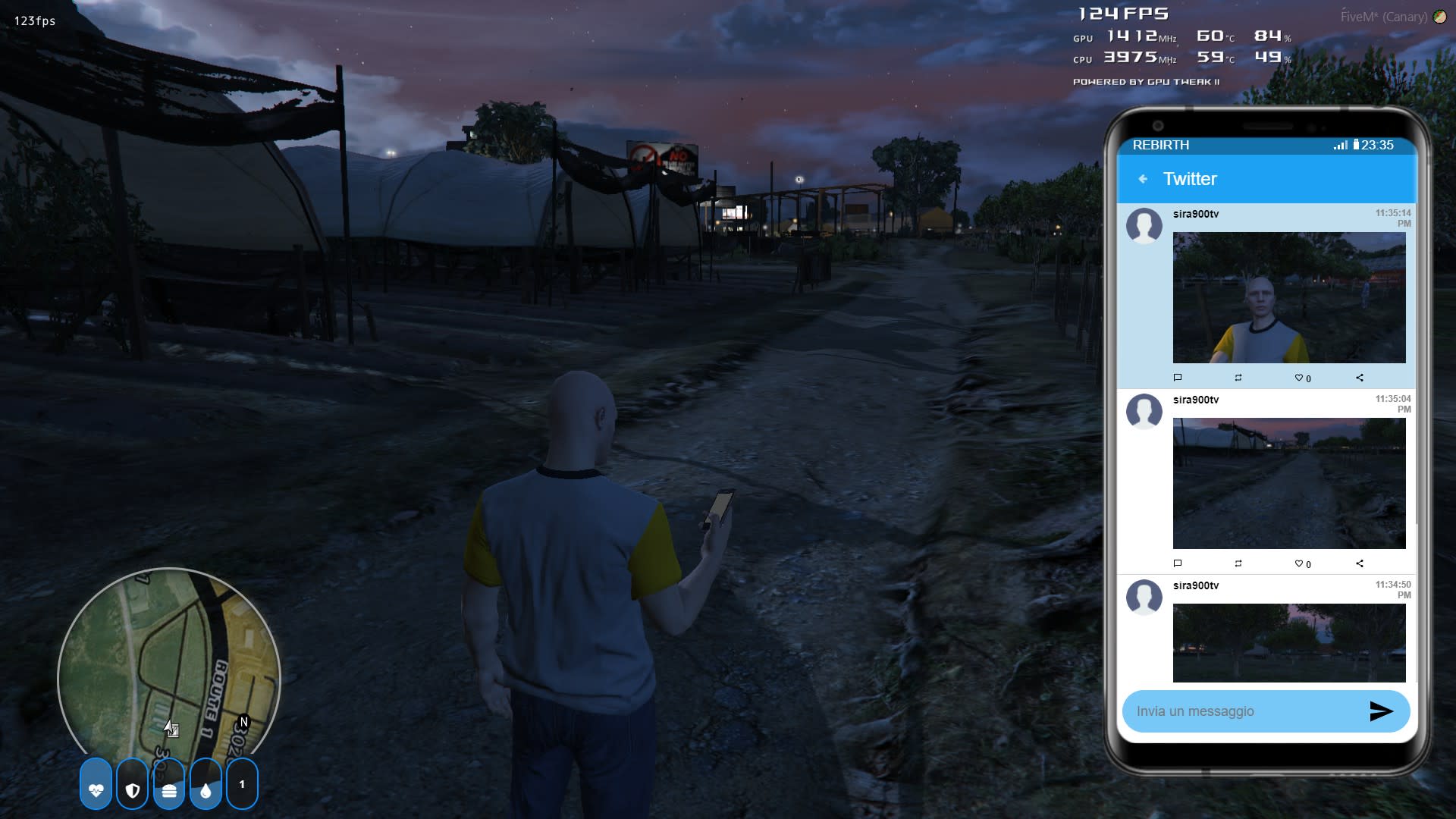
Task: Like the tweet posted at 11:35:04 PM
Action: pyautogui.click(x=1299, y=563)
